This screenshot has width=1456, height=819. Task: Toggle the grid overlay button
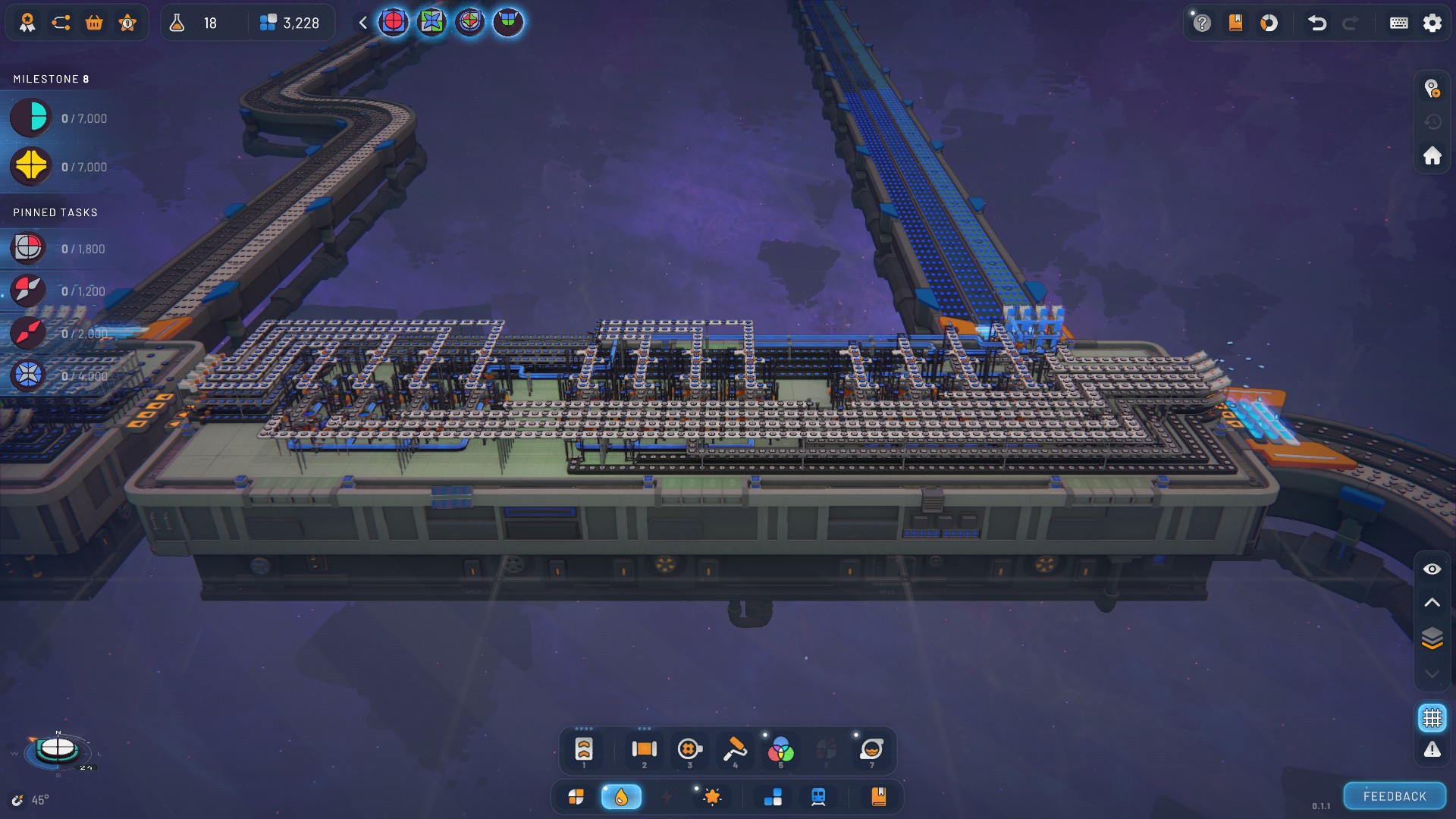(1432, 717)
